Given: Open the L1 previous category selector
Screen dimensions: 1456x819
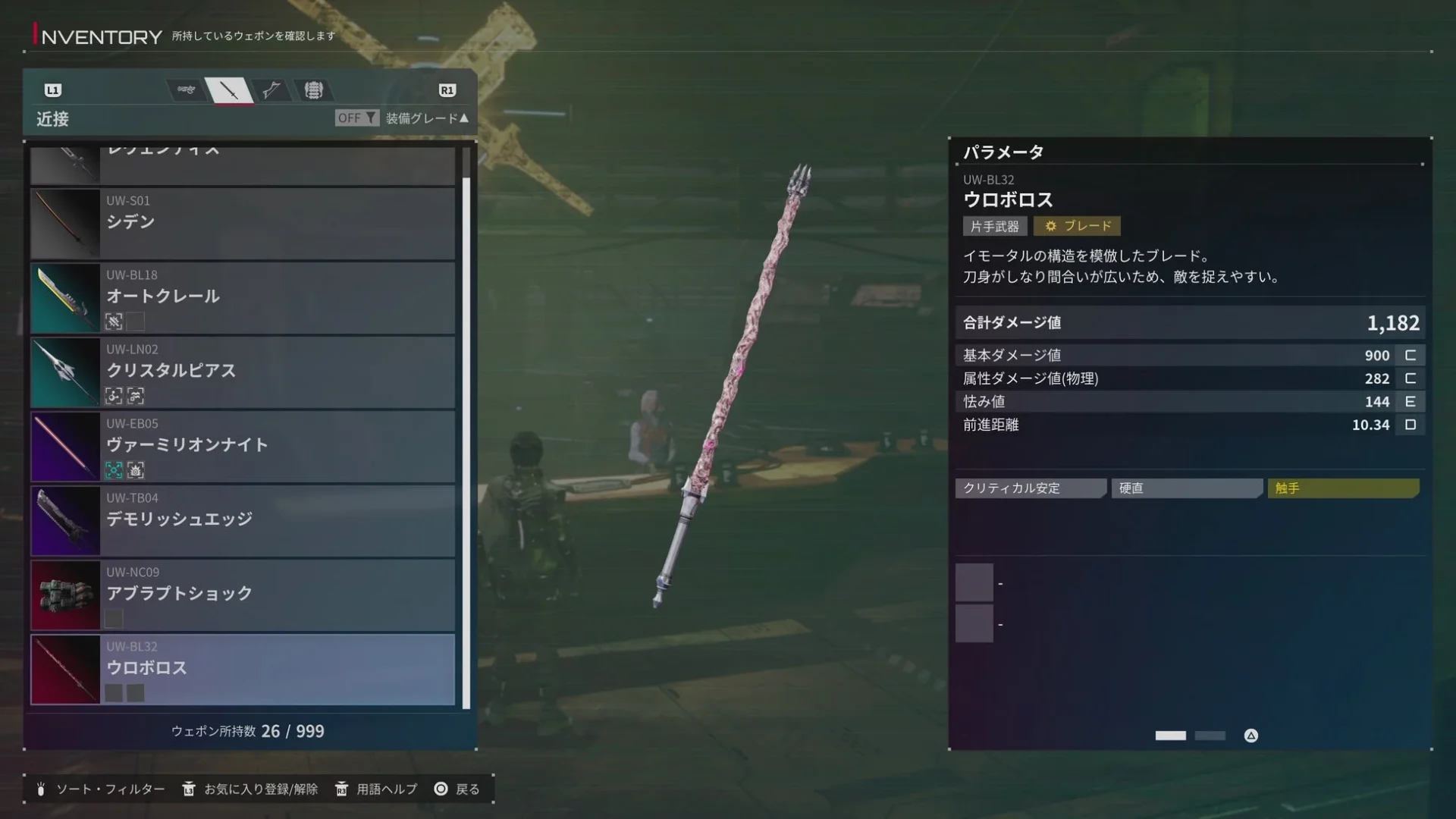Looking at the screenshot, I should pyautogui.click(x=52, y=89).
